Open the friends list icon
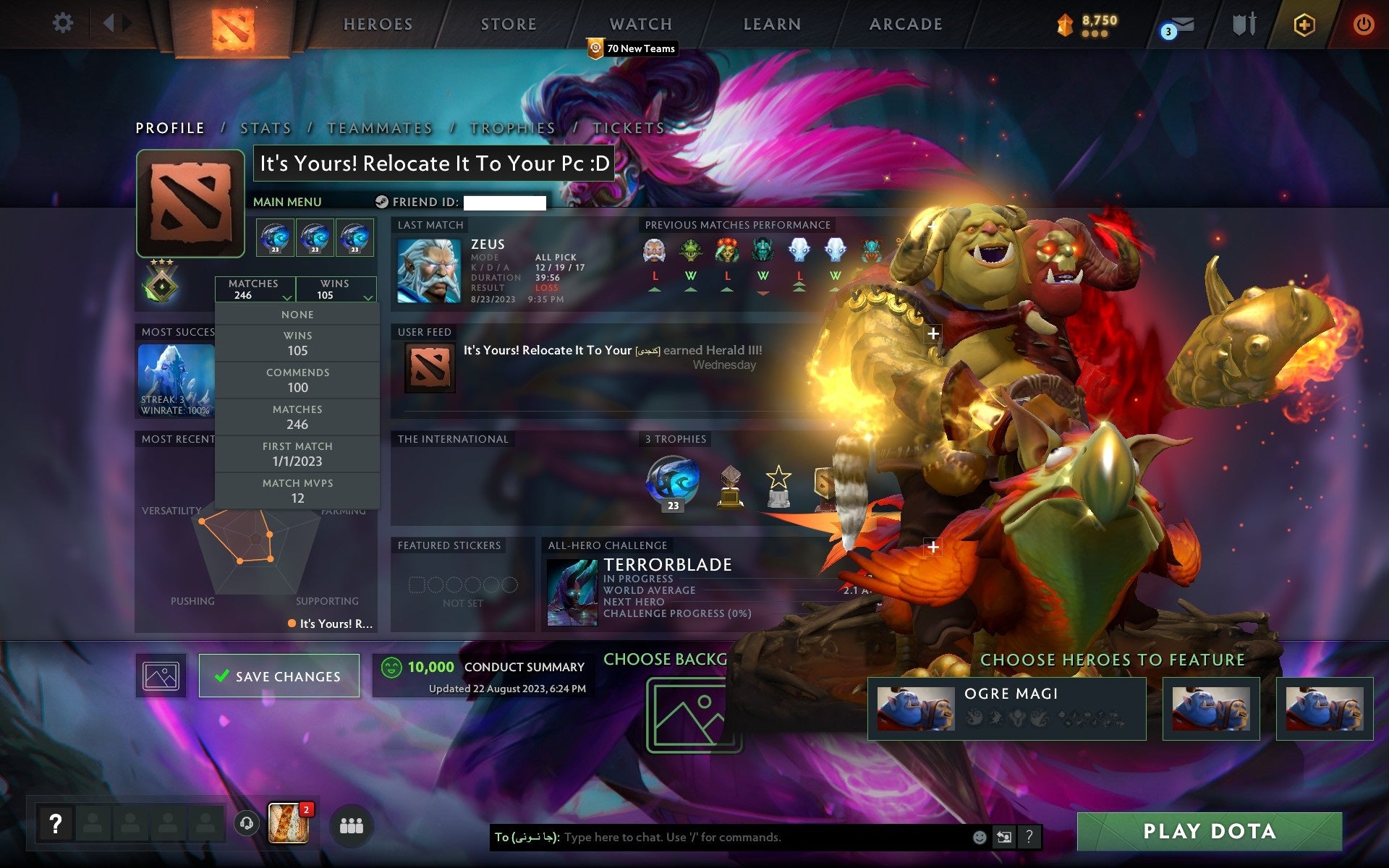The width and height of the screenshot is (1389, 868). (x=352, y=825)
